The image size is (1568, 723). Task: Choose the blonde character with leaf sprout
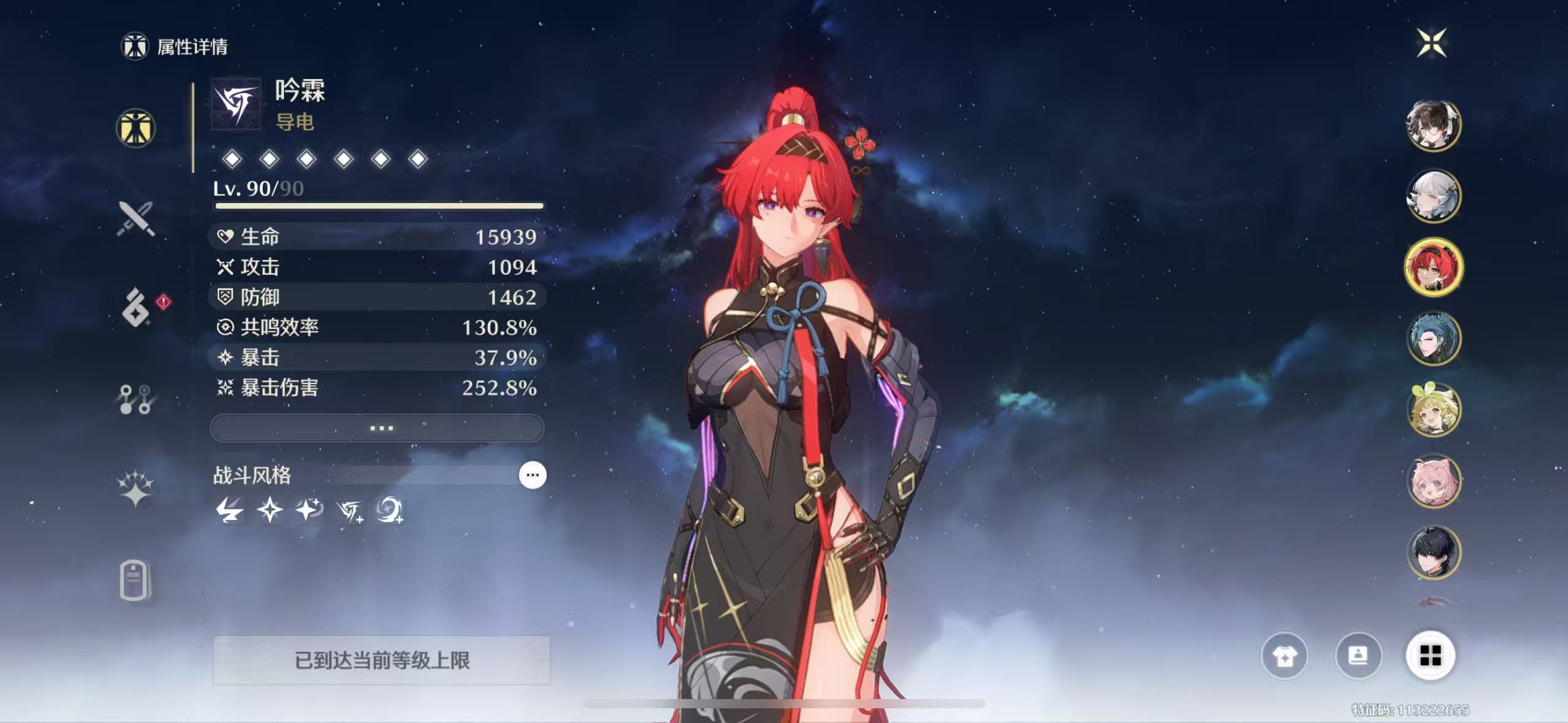[1433, 410]
